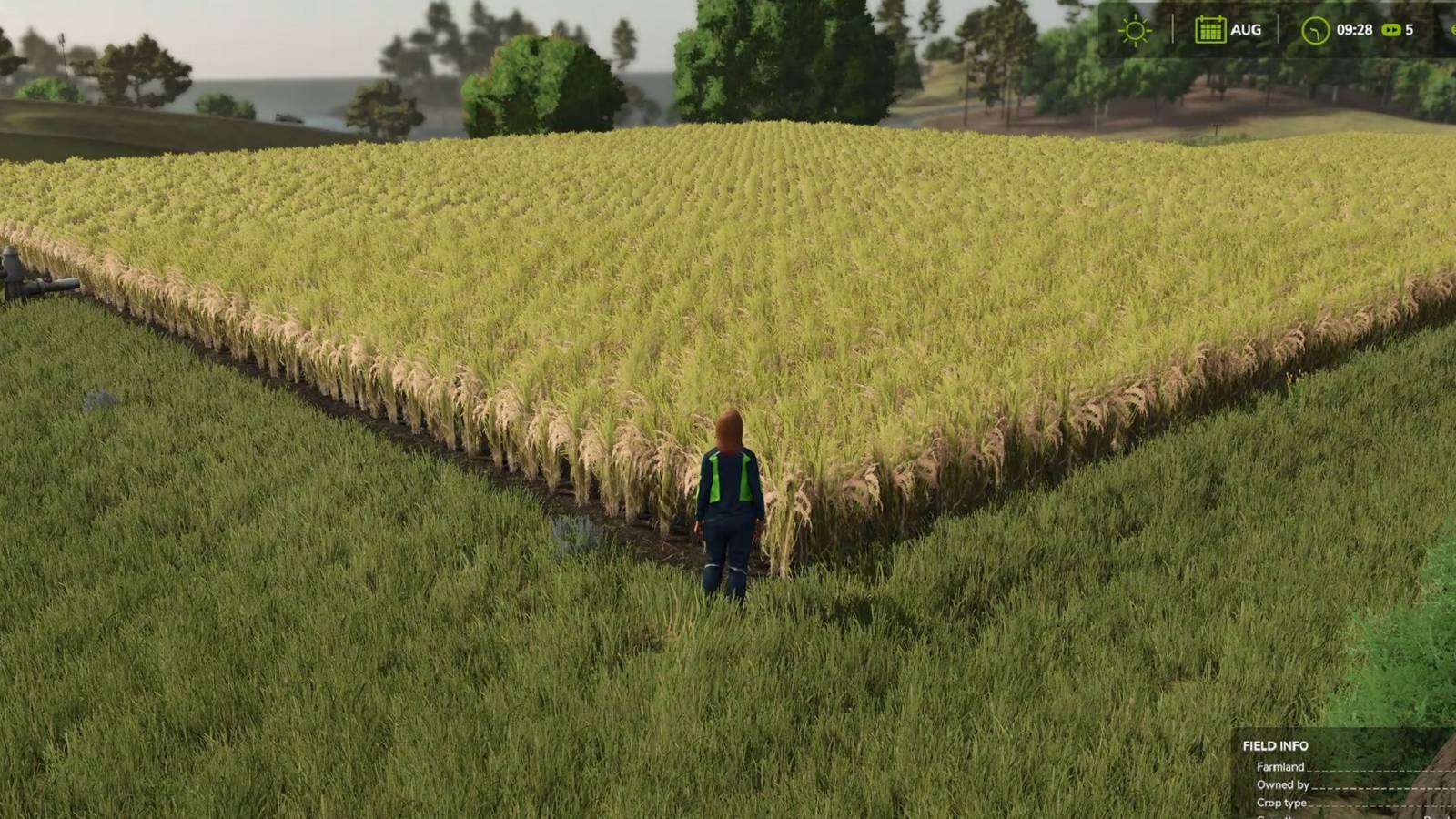Select the Crop type row

pyautogui.click(x=1280, y=803)
